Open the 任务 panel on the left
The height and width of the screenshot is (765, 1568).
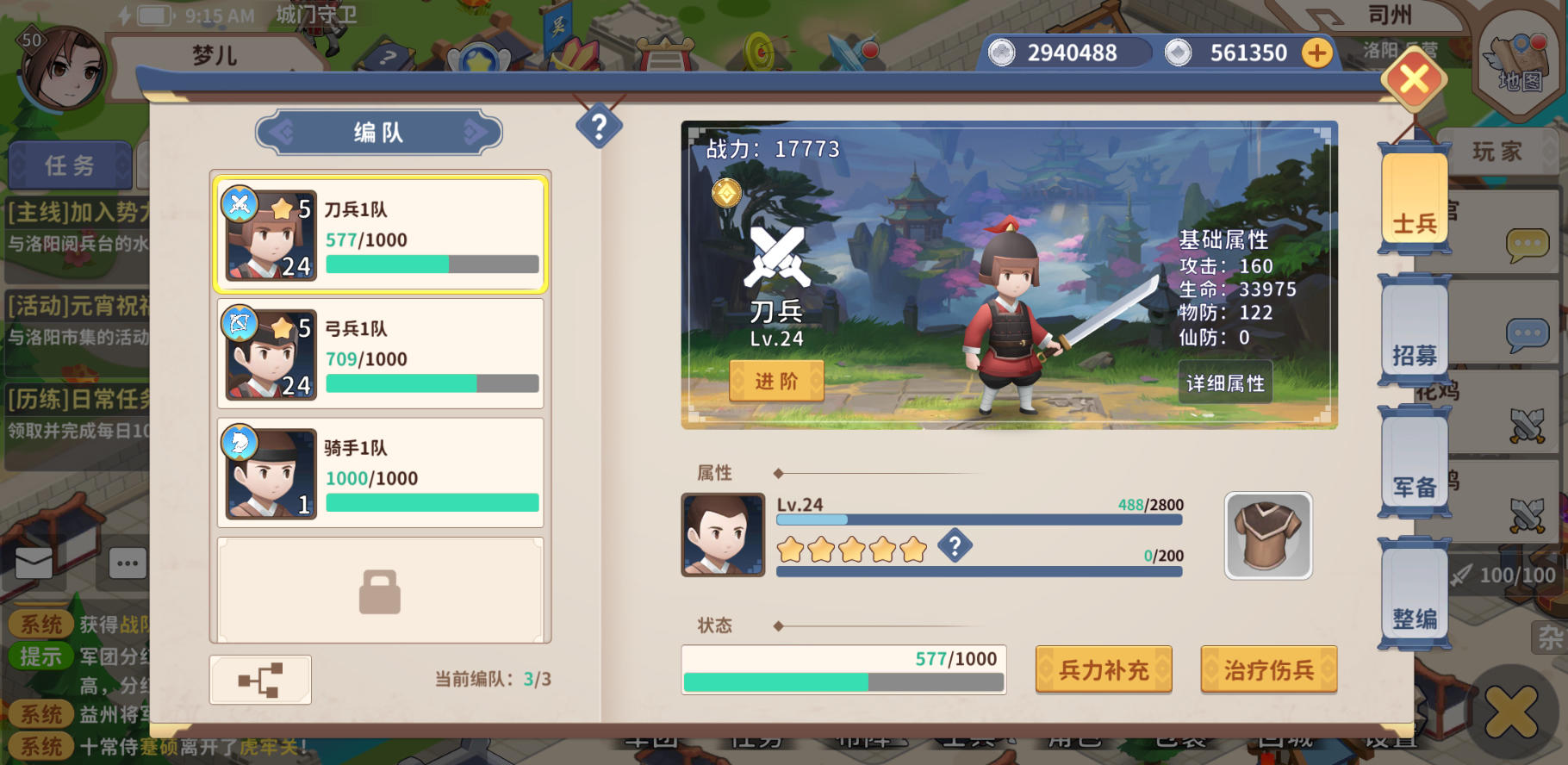(69, 165)
